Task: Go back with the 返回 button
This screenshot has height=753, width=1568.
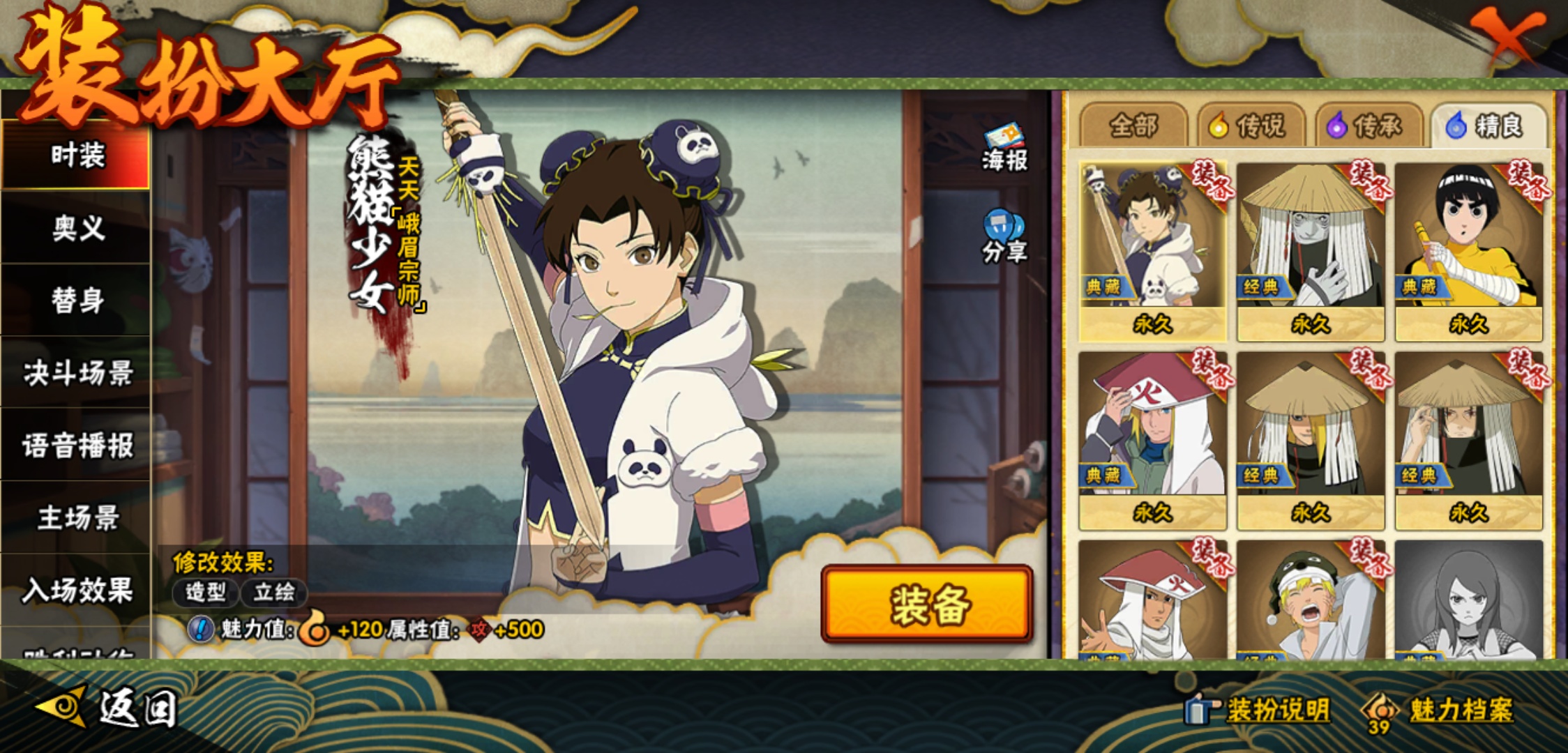Action: 108,709
